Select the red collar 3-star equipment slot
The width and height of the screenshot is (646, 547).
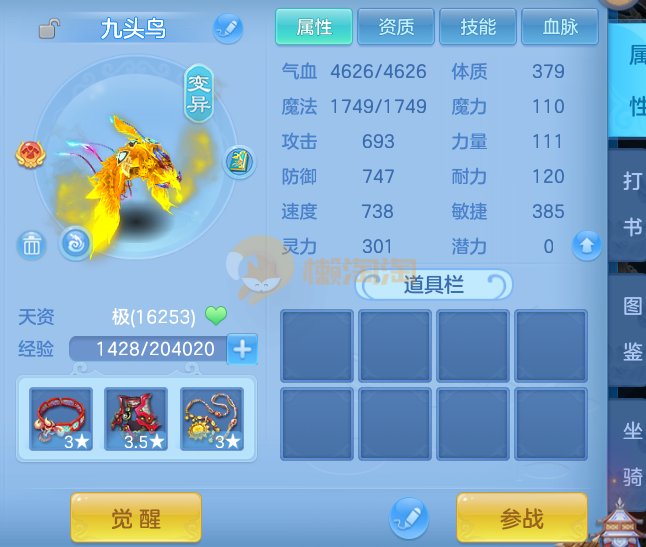(61, 419)
